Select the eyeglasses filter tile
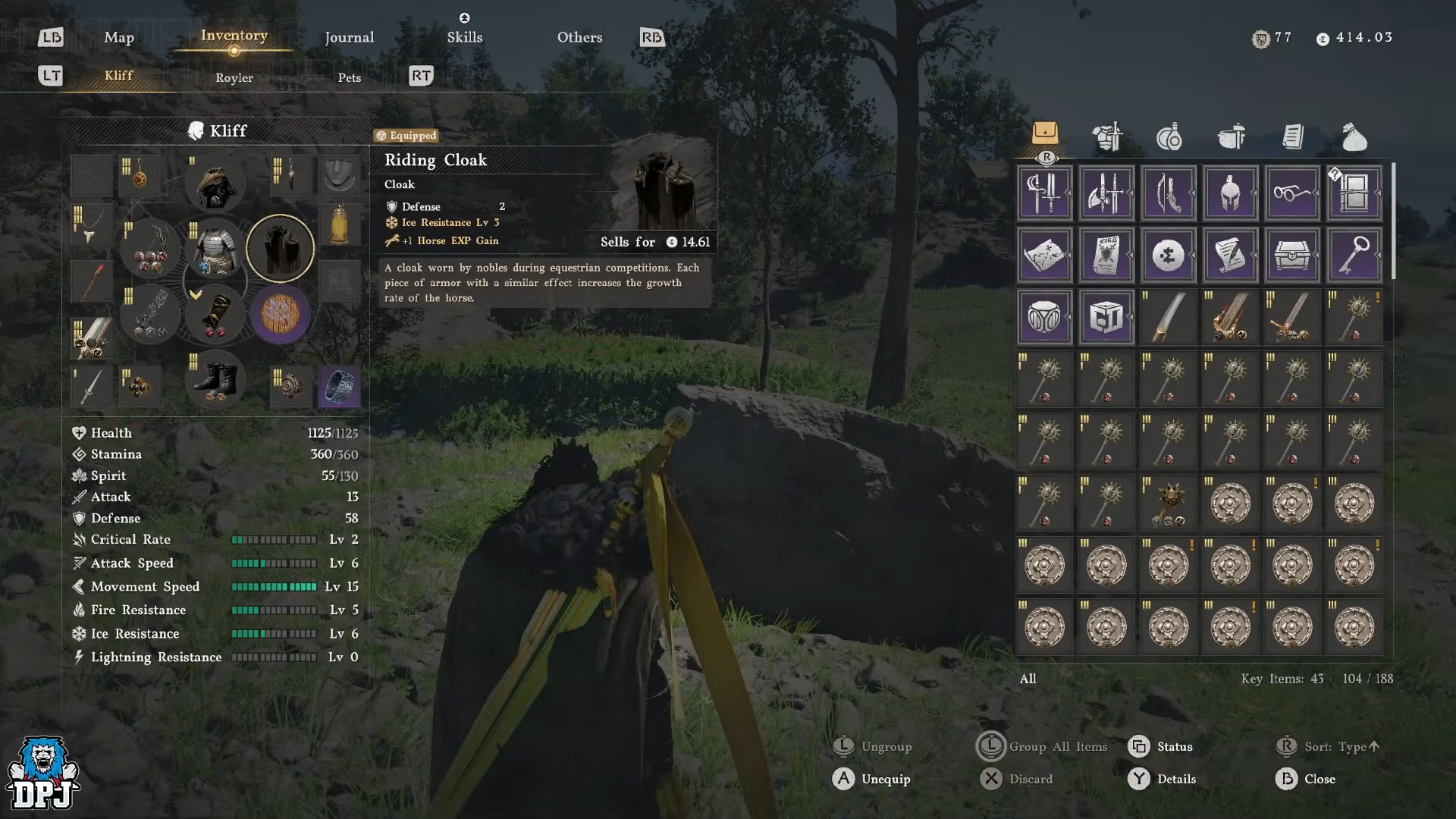 (1292, 193)
